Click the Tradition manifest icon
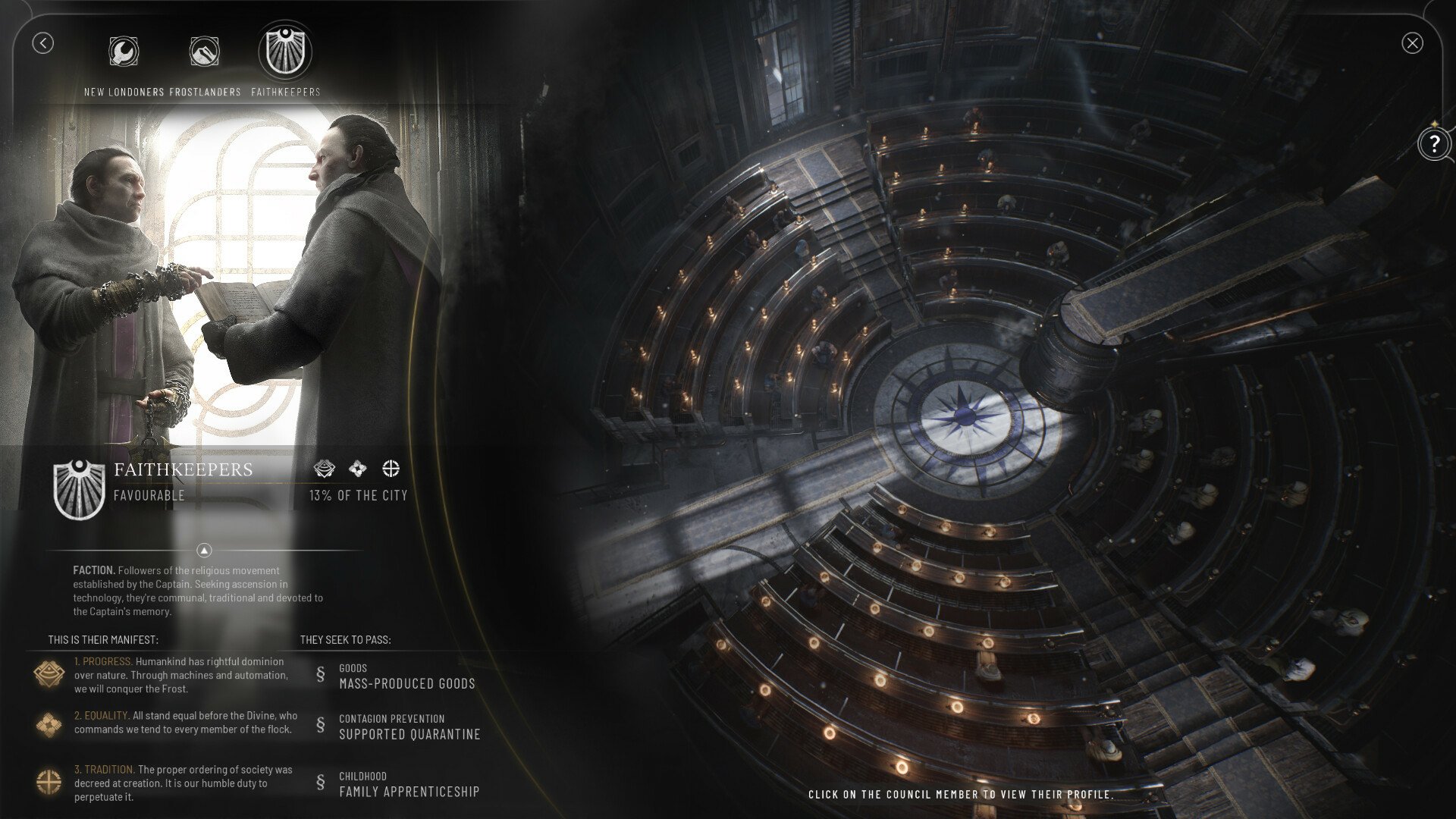Viewport: 1456px width, 819px height. [50, 778]
